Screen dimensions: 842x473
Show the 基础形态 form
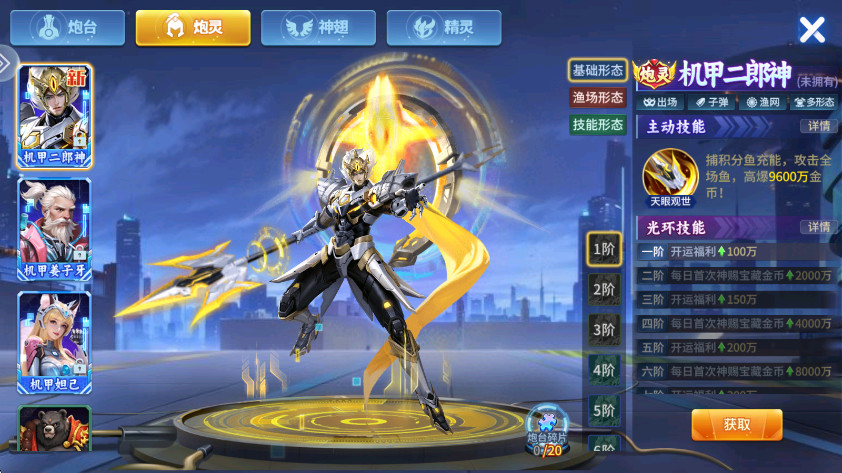[x=597, y=70]
